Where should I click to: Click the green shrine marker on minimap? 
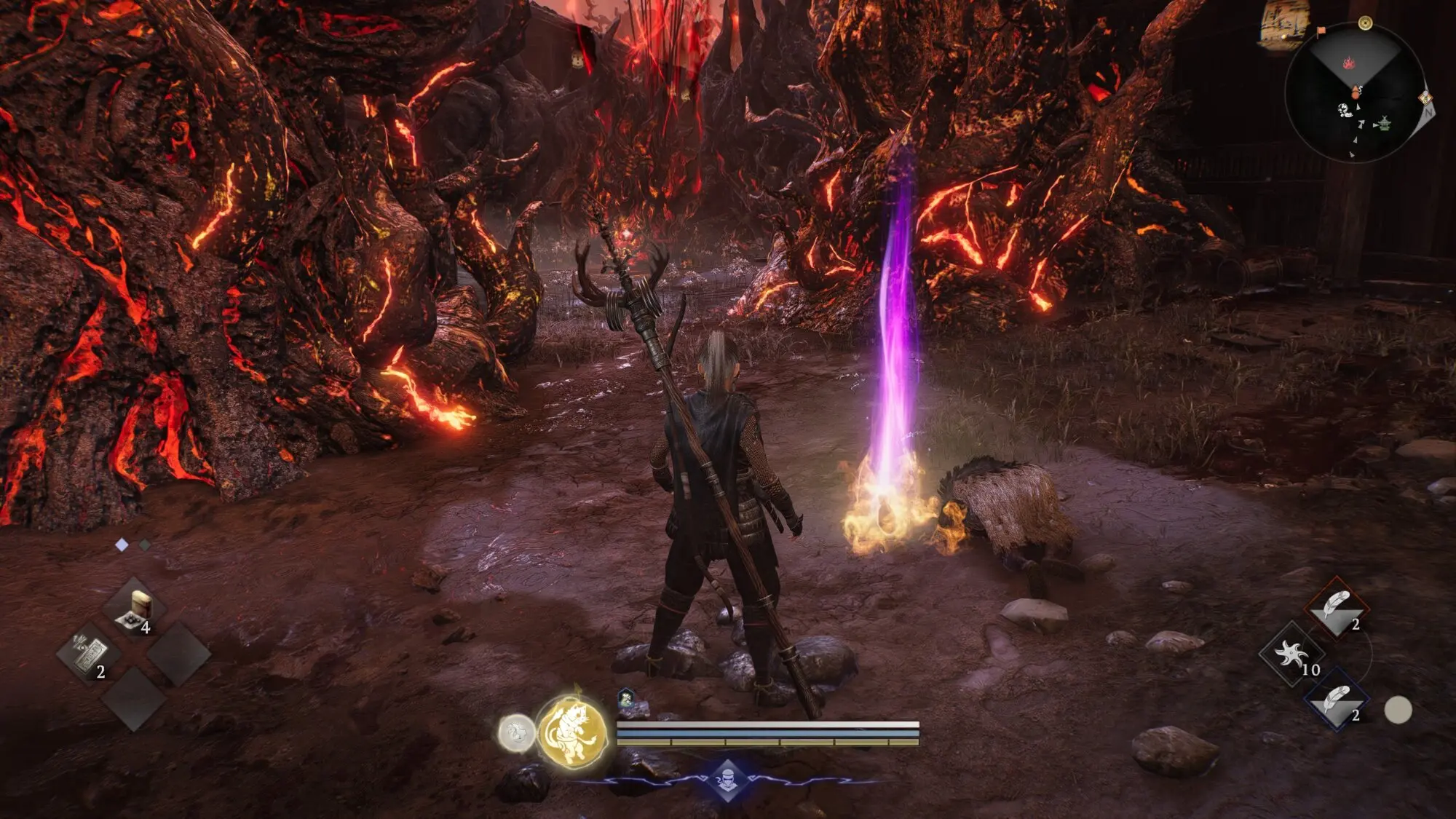pos(1384,124)
